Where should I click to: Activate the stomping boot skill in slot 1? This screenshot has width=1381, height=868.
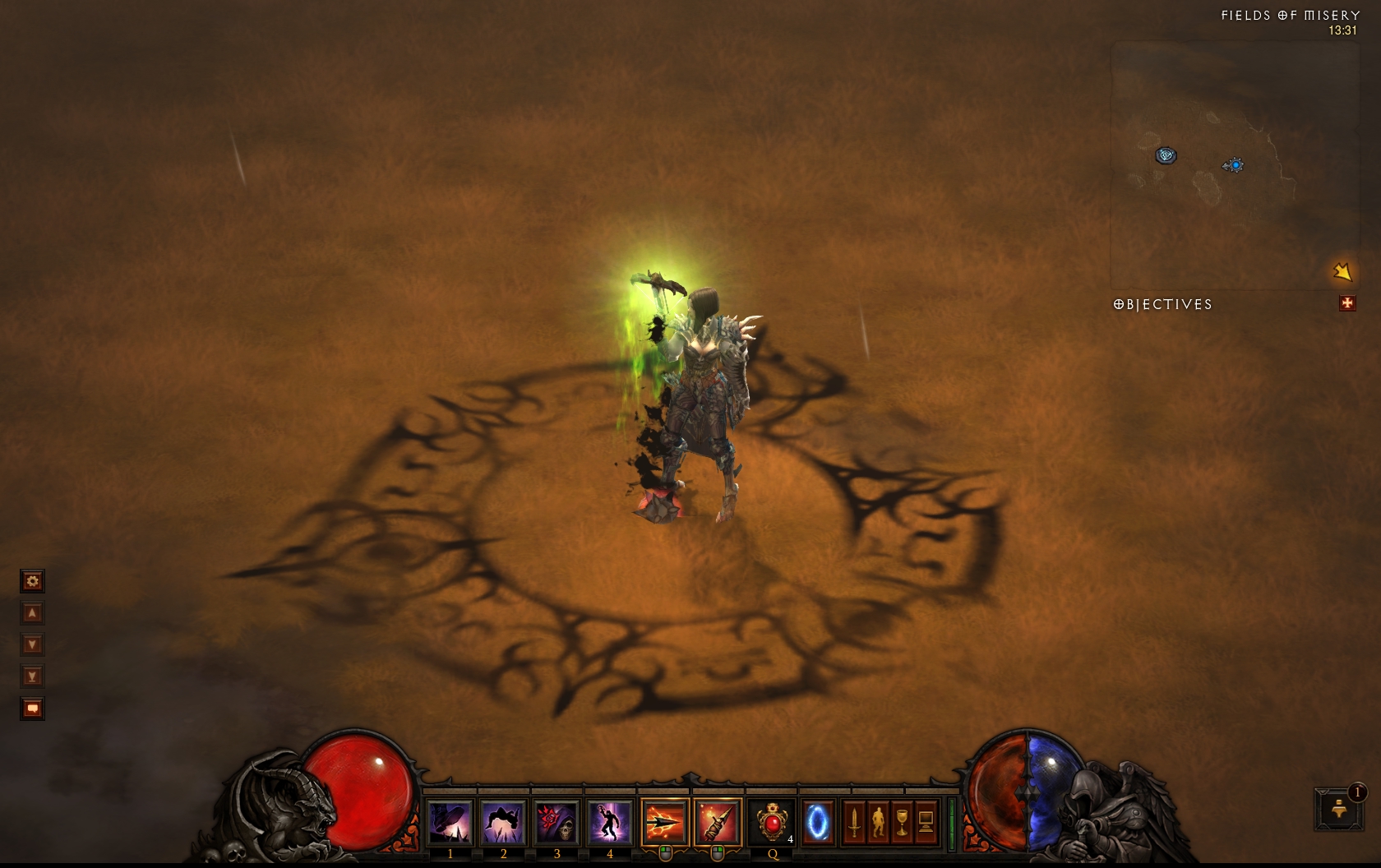click(x=450, y=822)
